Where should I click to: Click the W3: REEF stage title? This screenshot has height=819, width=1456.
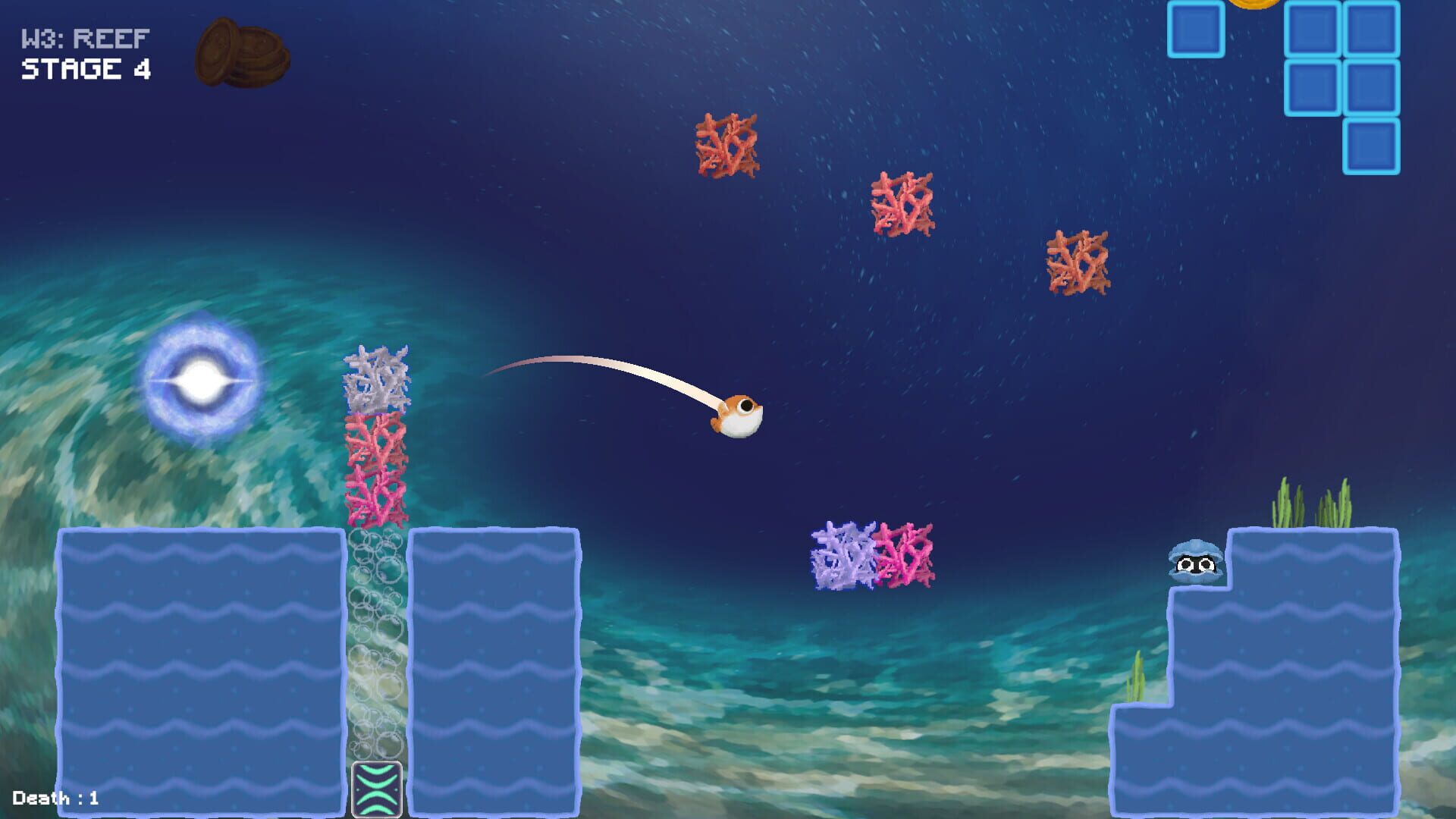(x=83, y=36)
